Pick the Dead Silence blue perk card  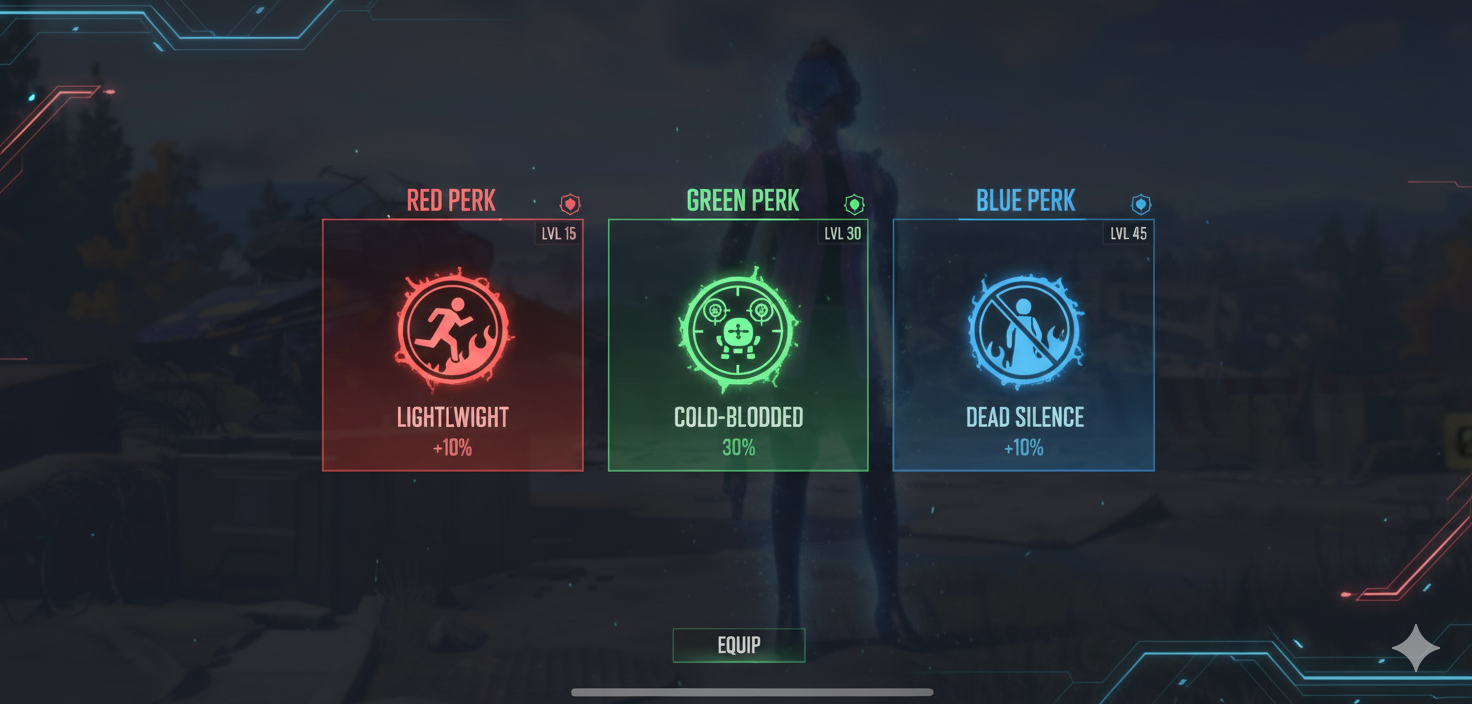click(x=1023, y=345)
